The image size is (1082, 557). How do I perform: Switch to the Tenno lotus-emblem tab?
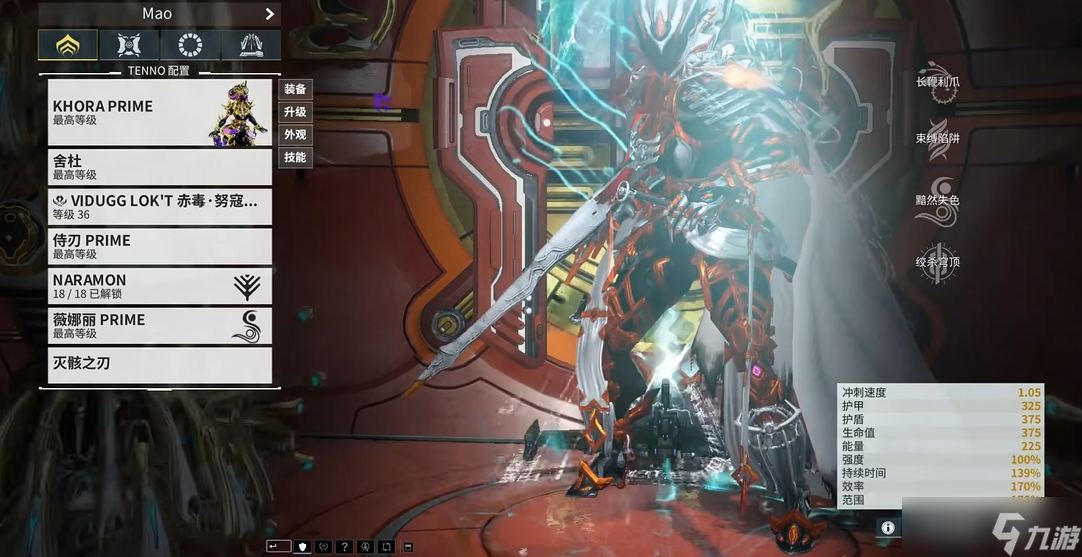point(68,45)
